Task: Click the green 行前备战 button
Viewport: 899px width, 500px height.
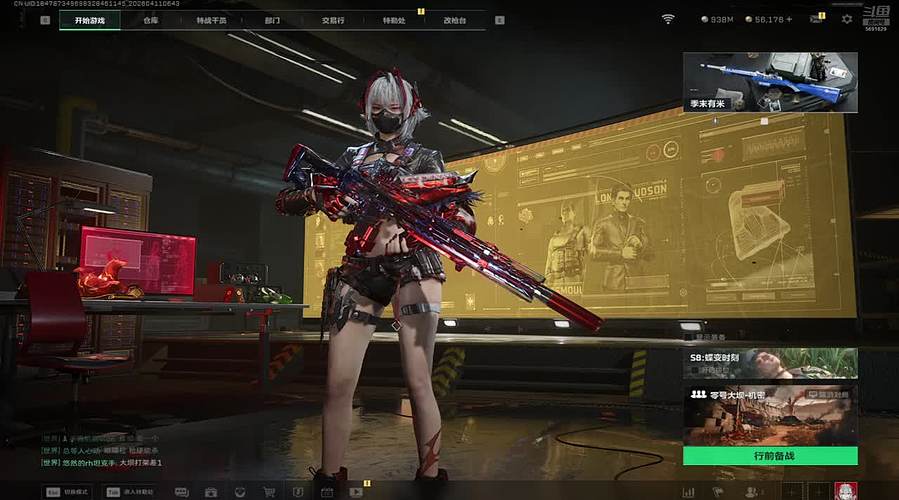Action: click(770, 456)
